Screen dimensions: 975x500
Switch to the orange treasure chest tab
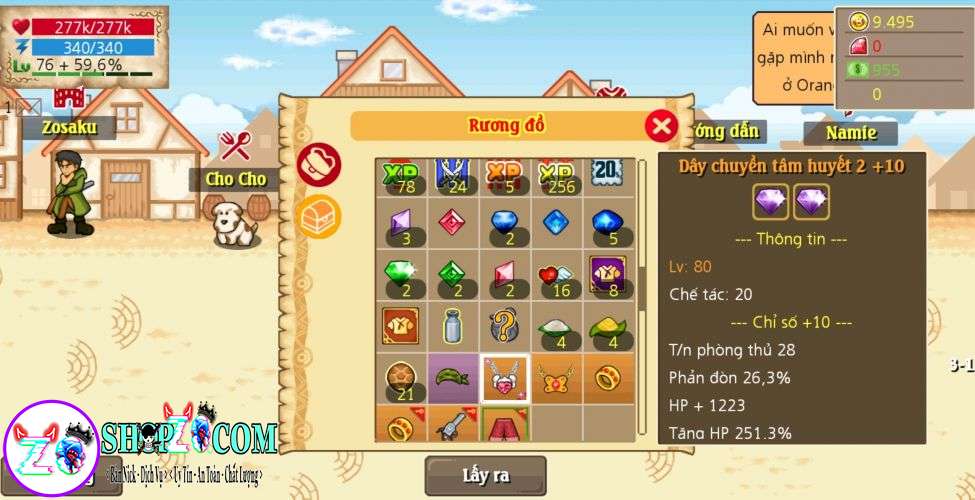(x=319, y=215)
